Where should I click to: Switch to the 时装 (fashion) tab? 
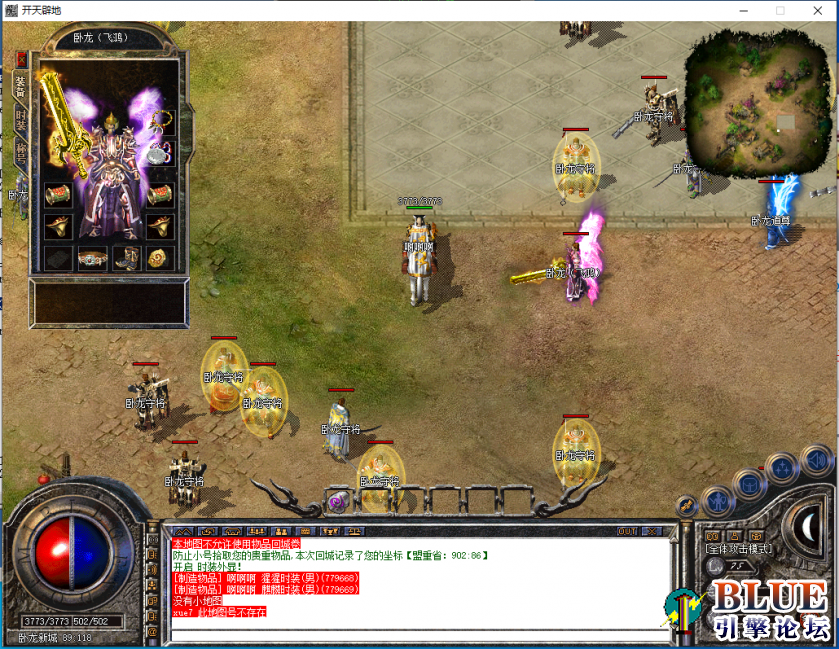click(x=21, y=119)
